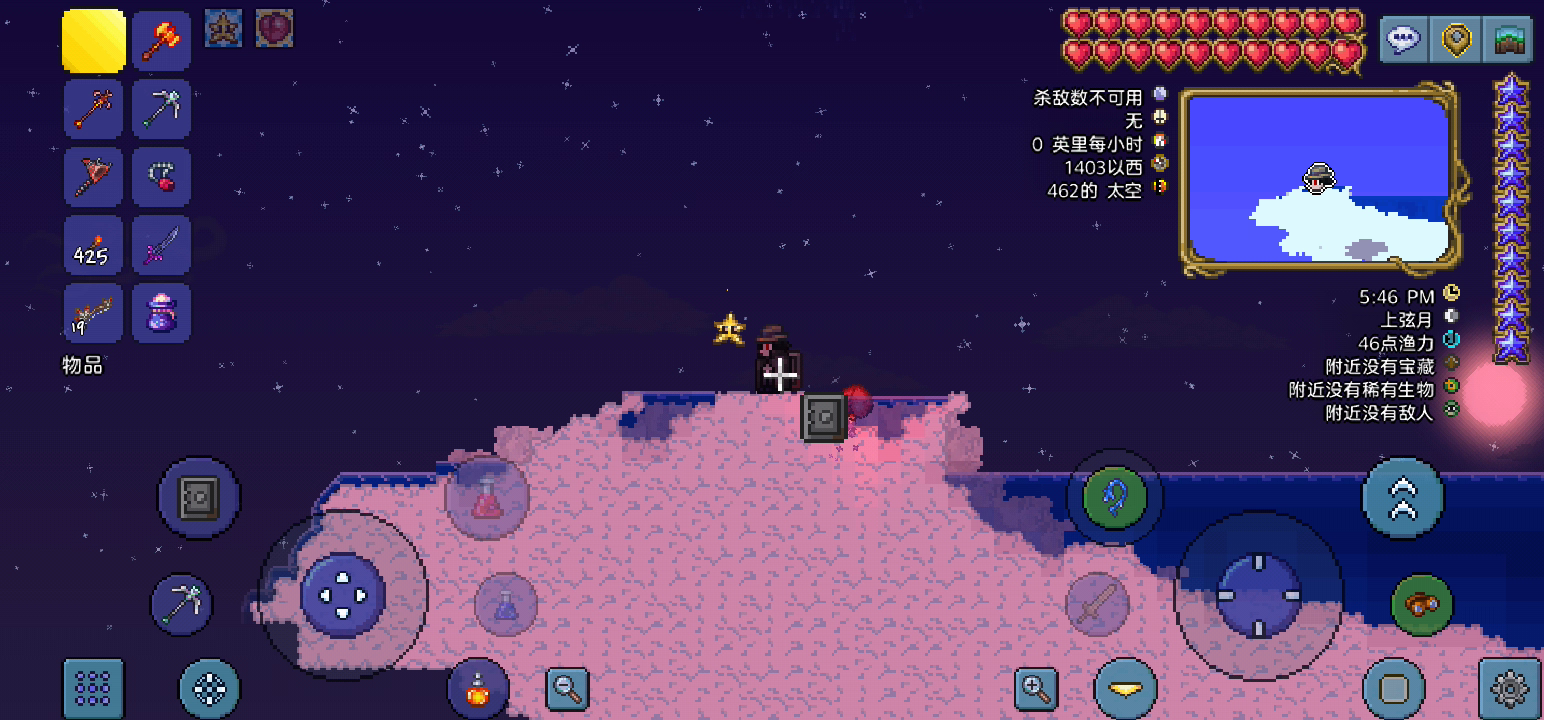Zoom in with the plus magnifier

(1036, 688)
